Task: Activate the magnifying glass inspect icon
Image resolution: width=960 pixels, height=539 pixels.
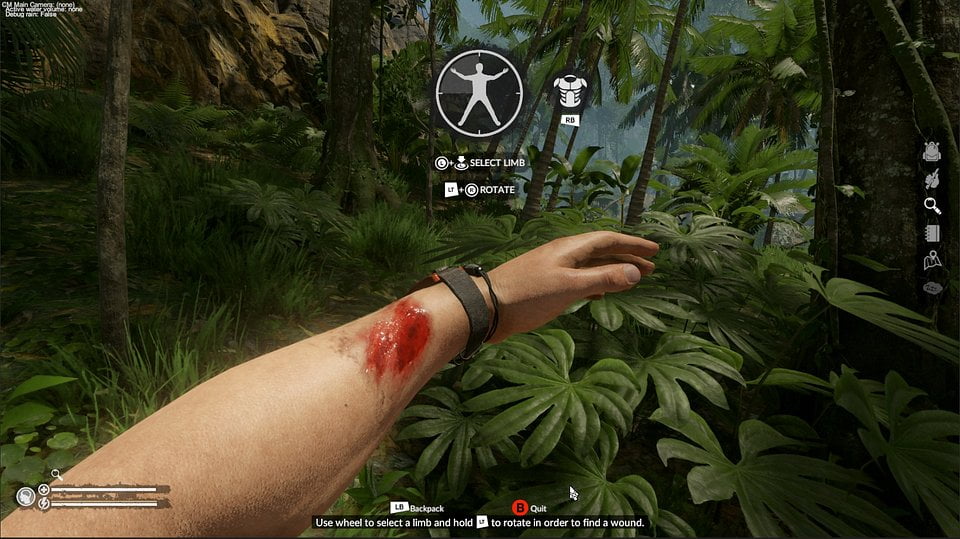Action: pyautogui.click(x=932, y=206)
